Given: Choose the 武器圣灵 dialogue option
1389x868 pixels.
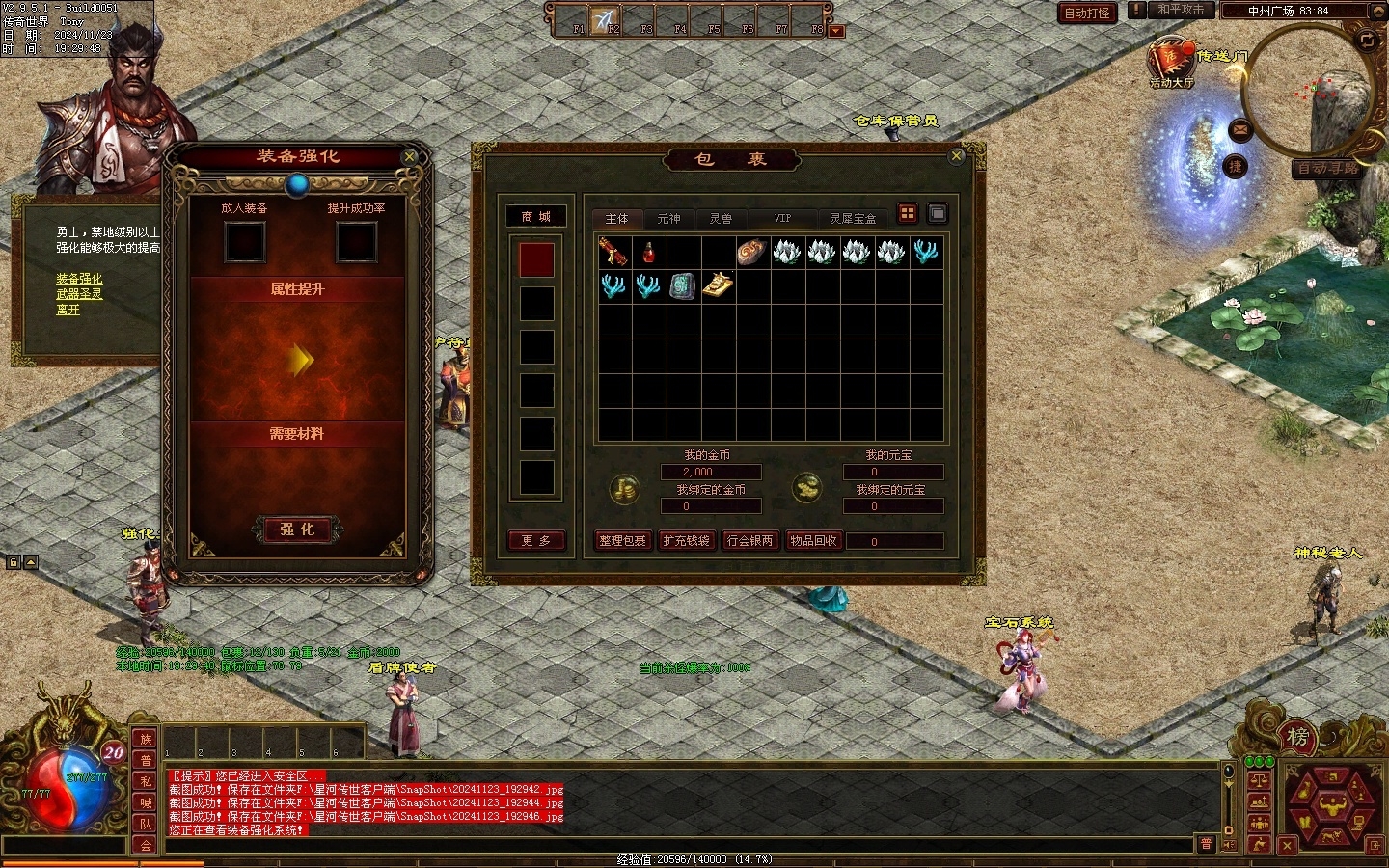Looking at the screenshot, I should tap(79, 294).
